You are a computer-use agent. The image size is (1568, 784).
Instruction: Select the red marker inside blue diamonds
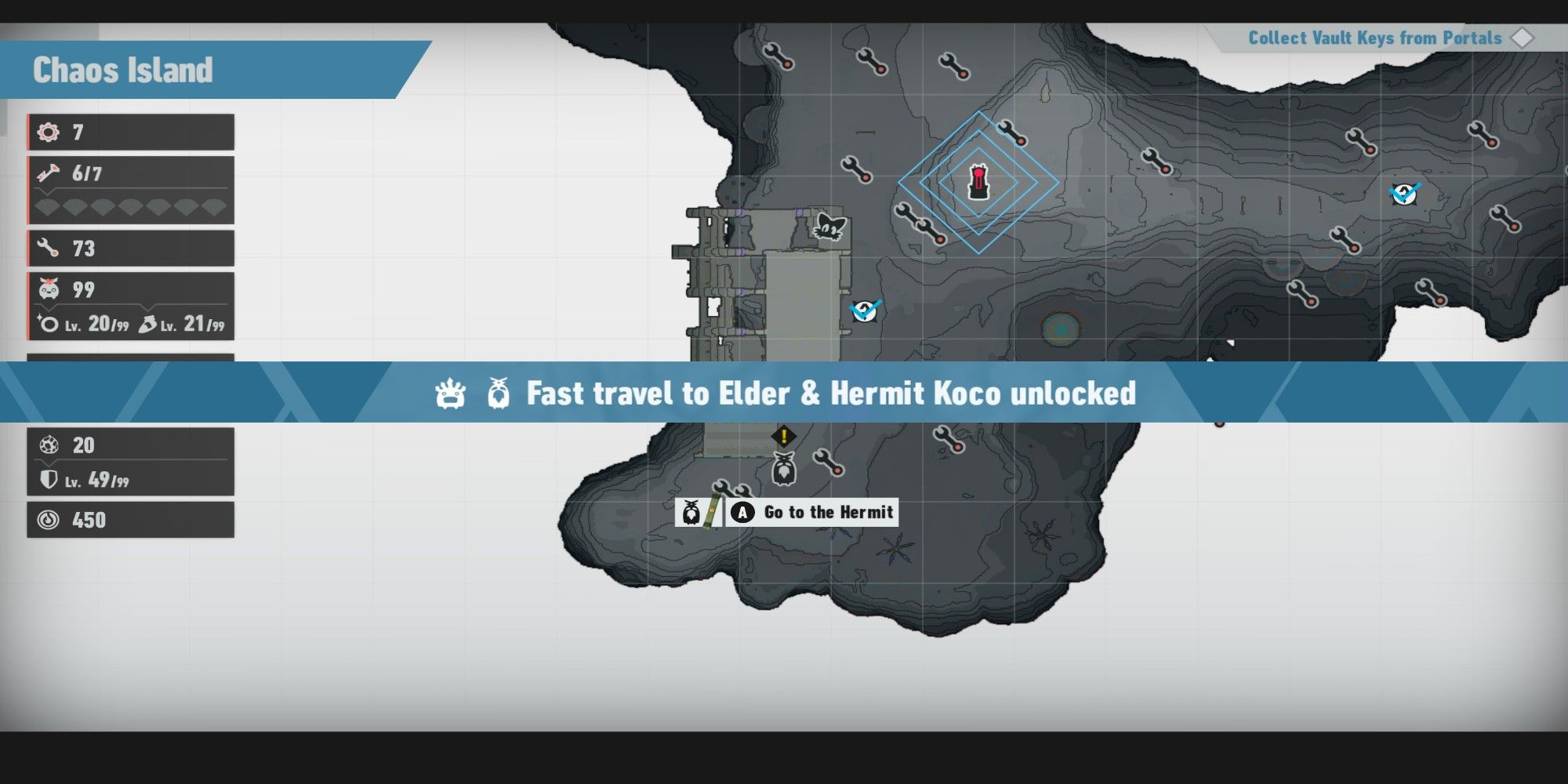[x=978, y=182]
